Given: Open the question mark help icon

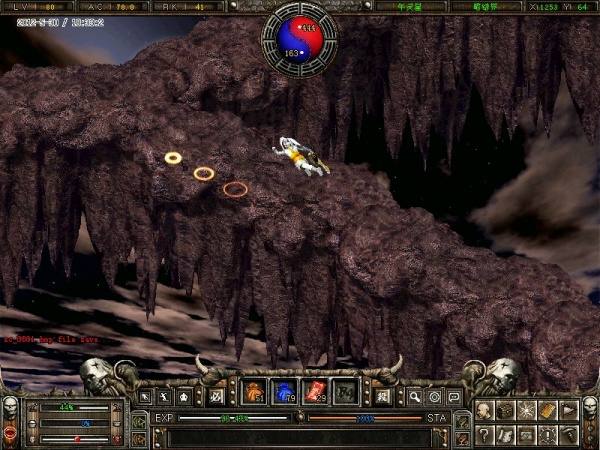Looking at the screenshot, I should tap(484, 434).
